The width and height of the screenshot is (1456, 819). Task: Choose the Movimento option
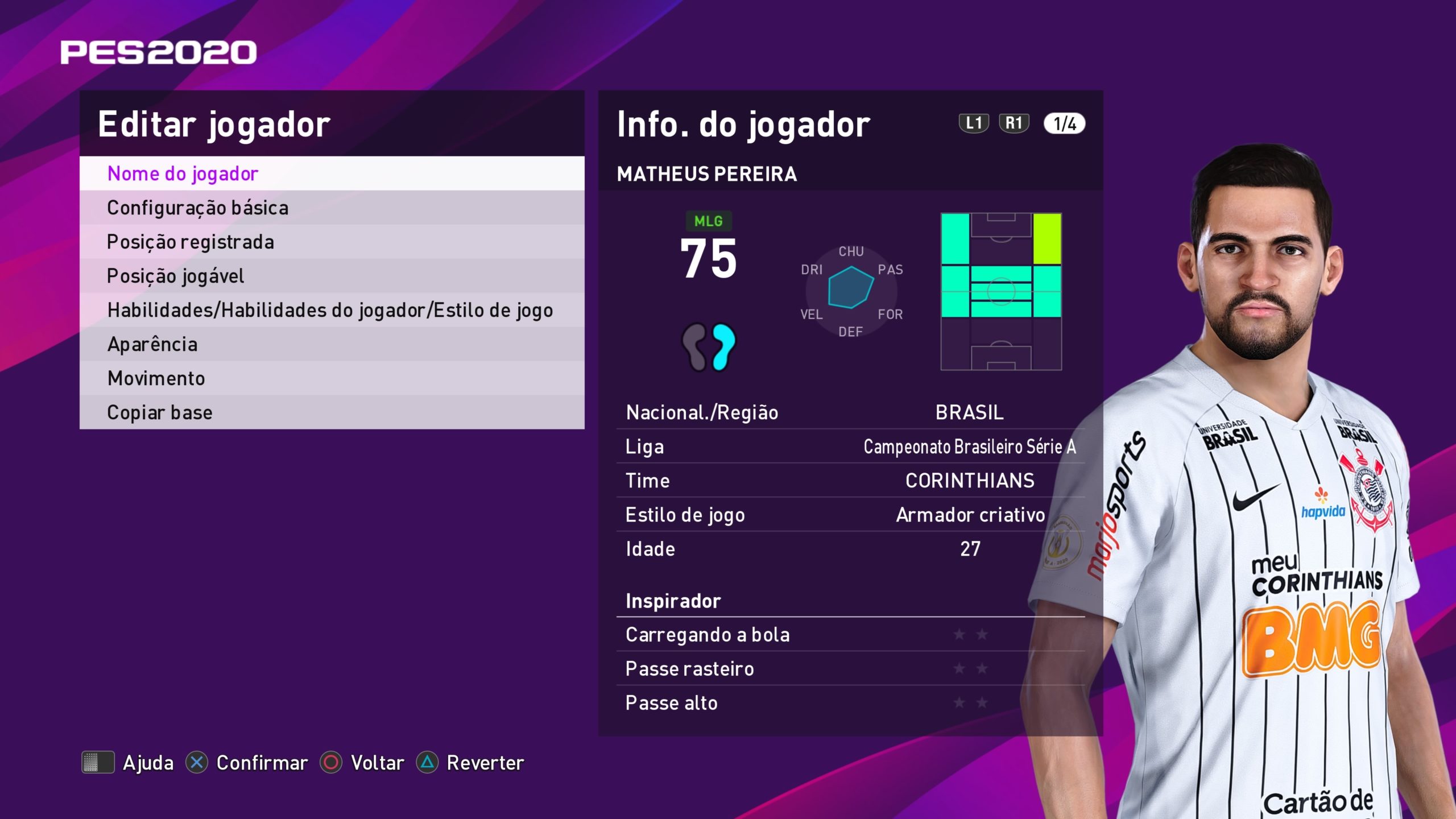click(x=331, y=378)
